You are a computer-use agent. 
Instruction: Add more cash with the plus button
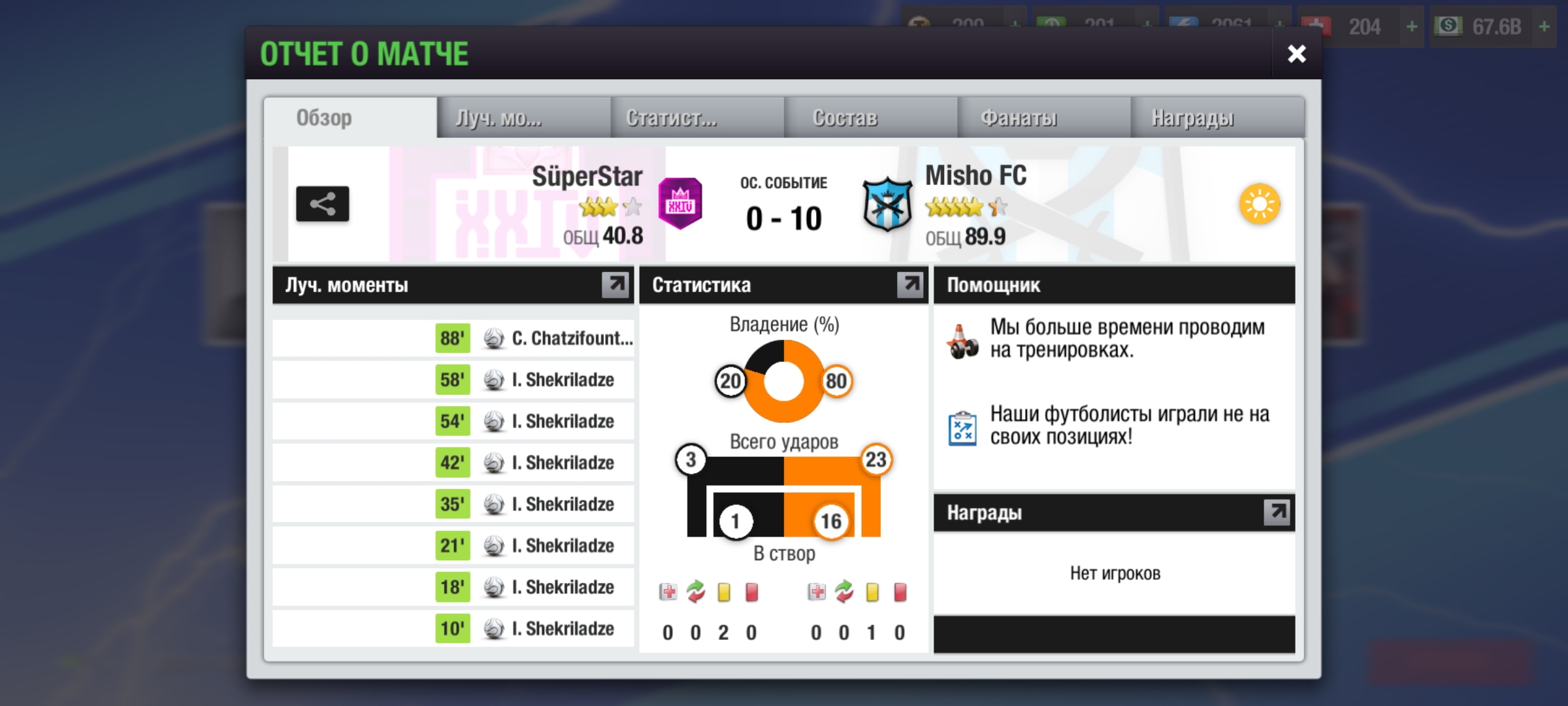(1544, 27)
